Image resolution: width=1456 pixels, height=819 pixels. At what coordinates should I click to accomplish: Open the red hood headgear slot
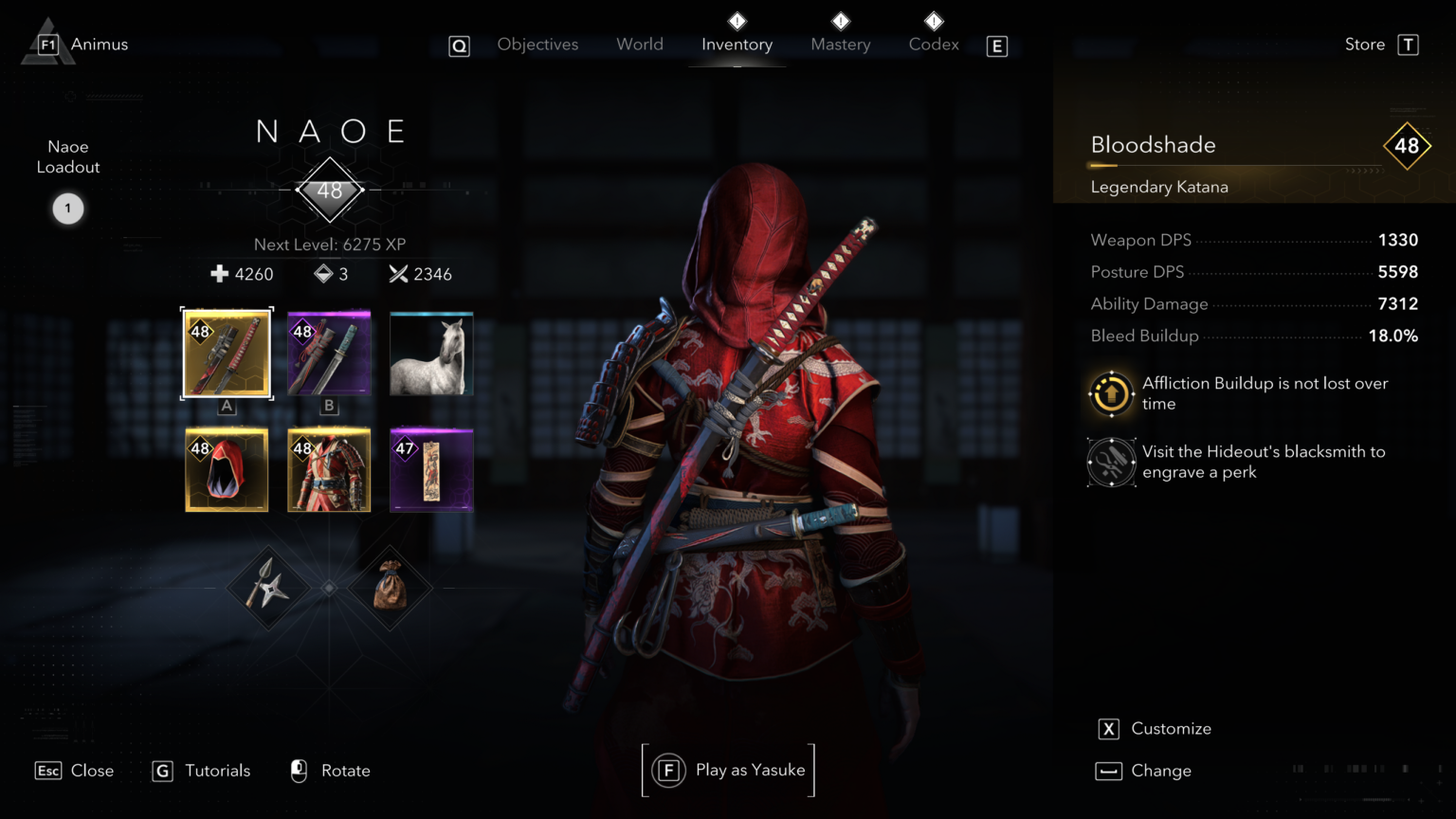point(227,469)
